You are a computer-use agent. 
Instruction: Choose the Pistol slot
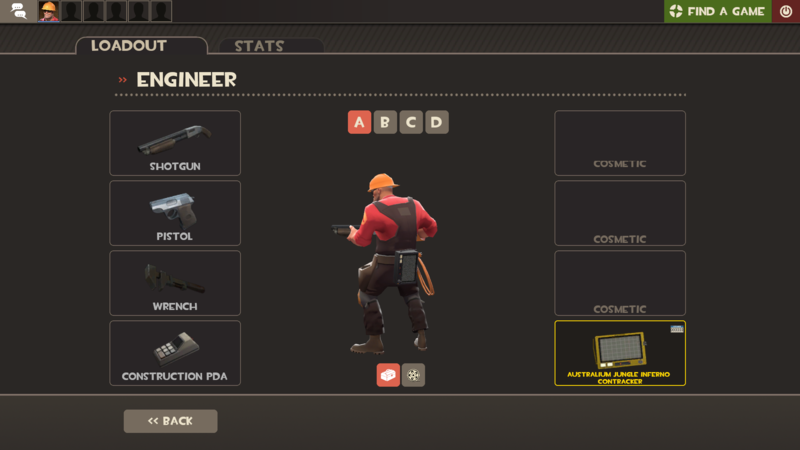click(175, 213)
